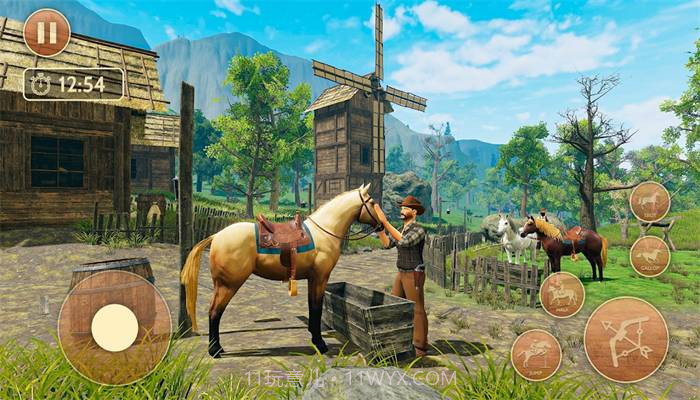The height and width of the screenshot is (400, 700).
Task: Tap the virtual joystick thumb pad
Action: point(114,327)
